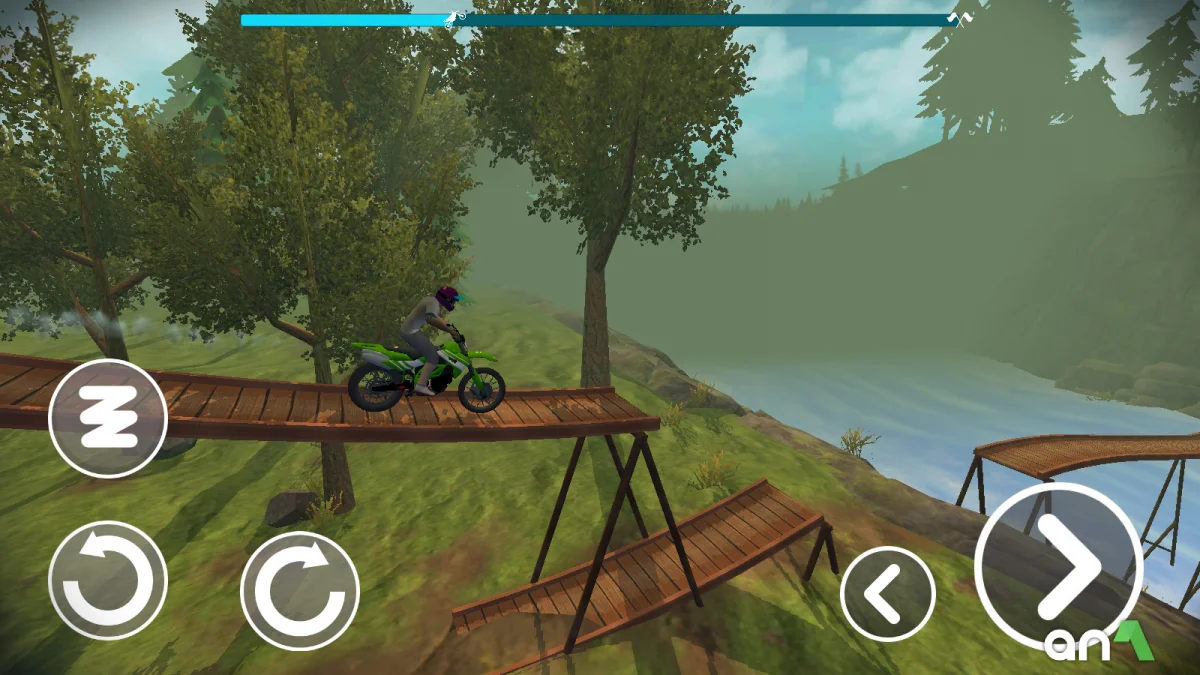Accelerate using the large right-arrow button
1200x675 pixels.
tap(1058, 566)
